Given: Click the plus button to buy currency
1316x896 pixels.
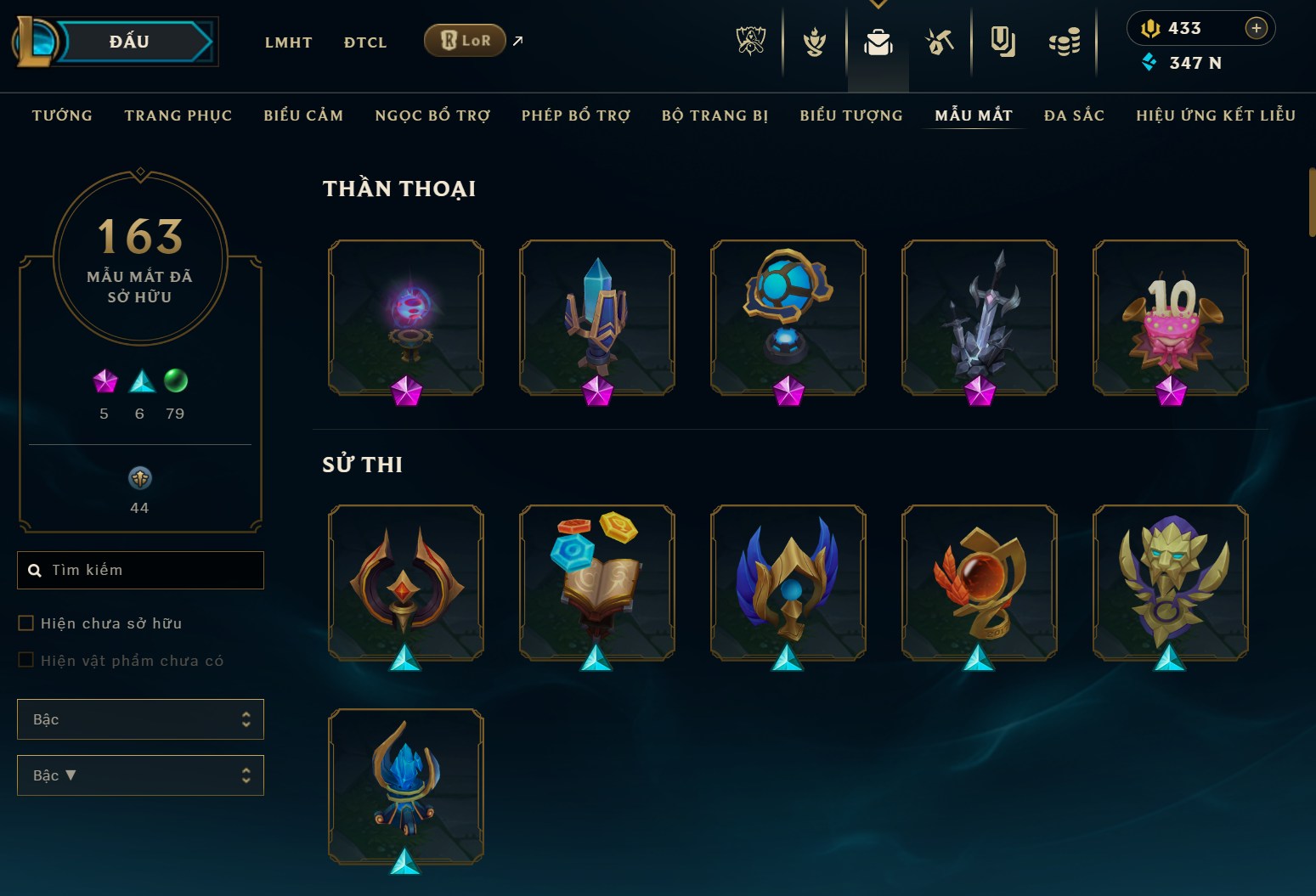Looking at the screenshot, I should (x=1256, y=28).
